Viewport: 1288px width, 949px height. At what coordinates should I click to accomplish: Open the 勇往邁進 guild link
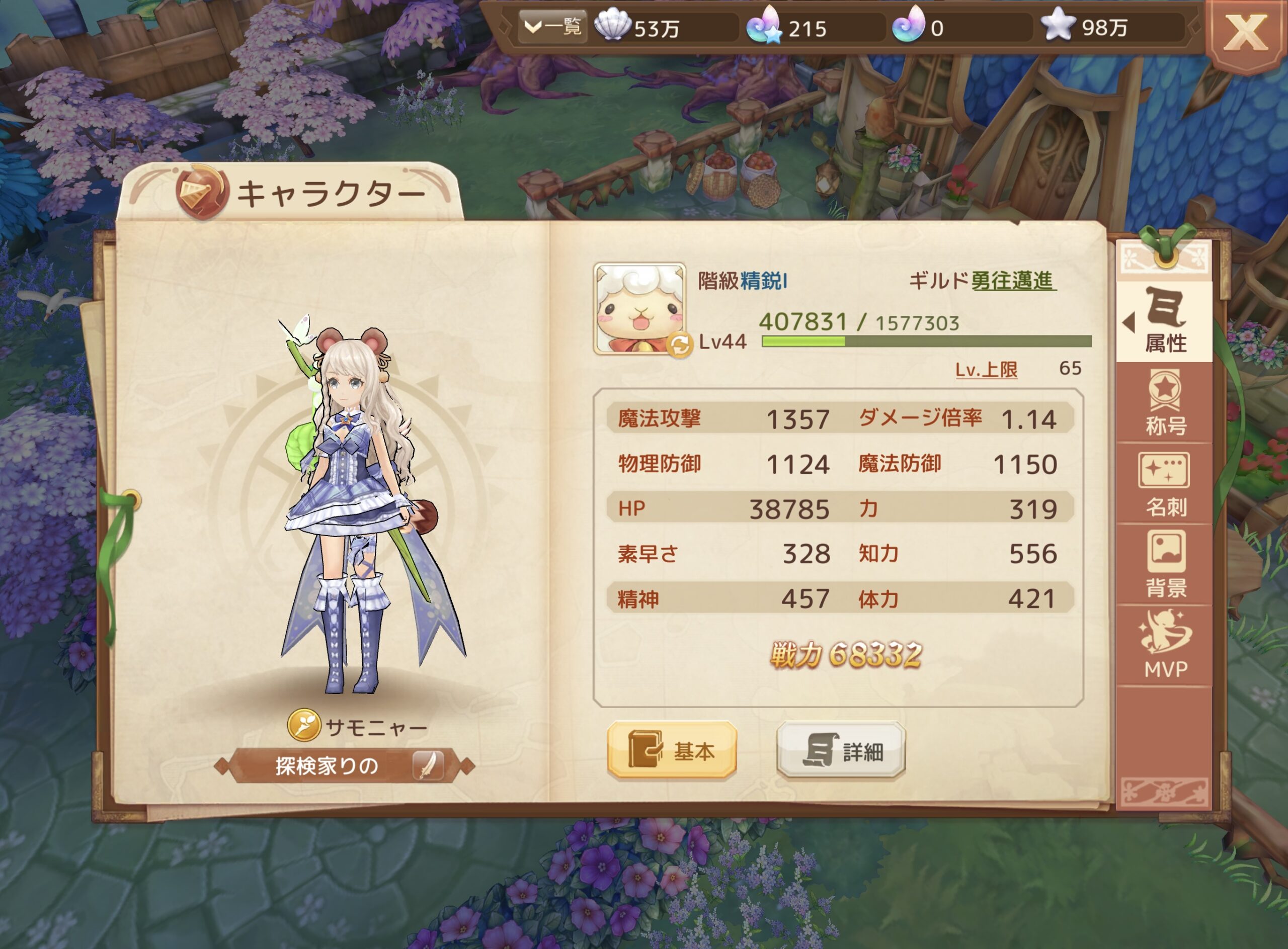[x=1013, y=281]
